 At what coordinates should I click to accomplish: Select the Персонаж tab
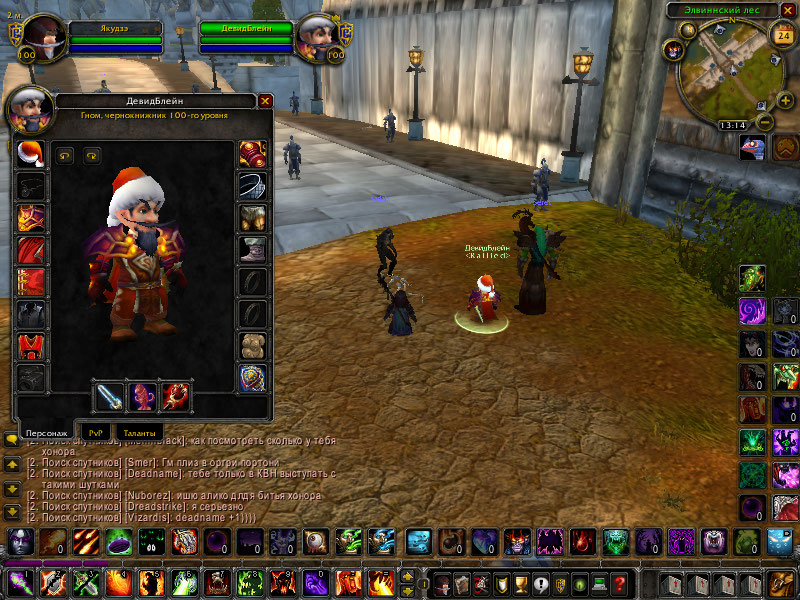[x=46, y=432]
